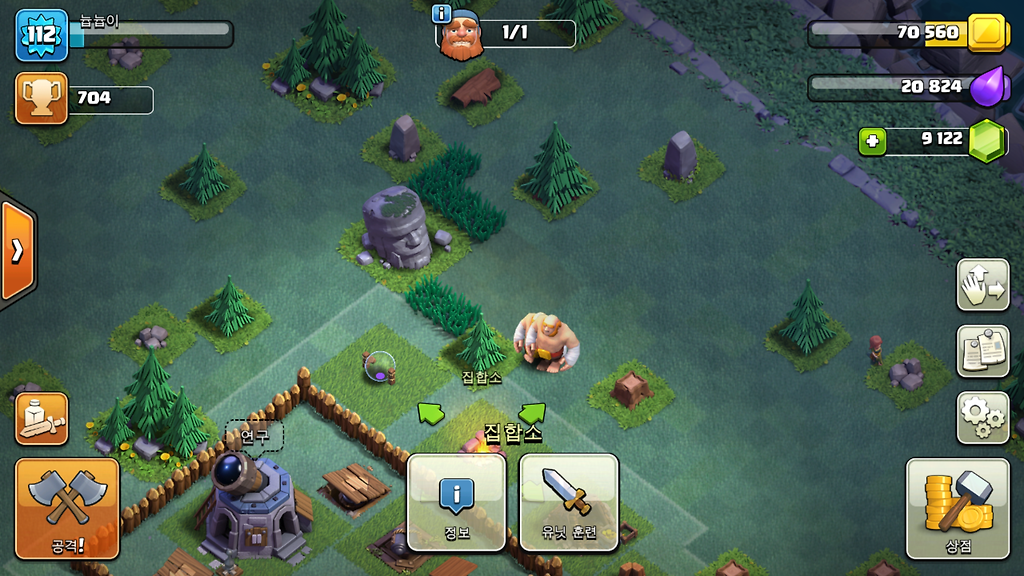The width and height of the screenshot is (1024, 576).
Task: View trophy ranking with the trophy icon
Action: pos(41,98)
